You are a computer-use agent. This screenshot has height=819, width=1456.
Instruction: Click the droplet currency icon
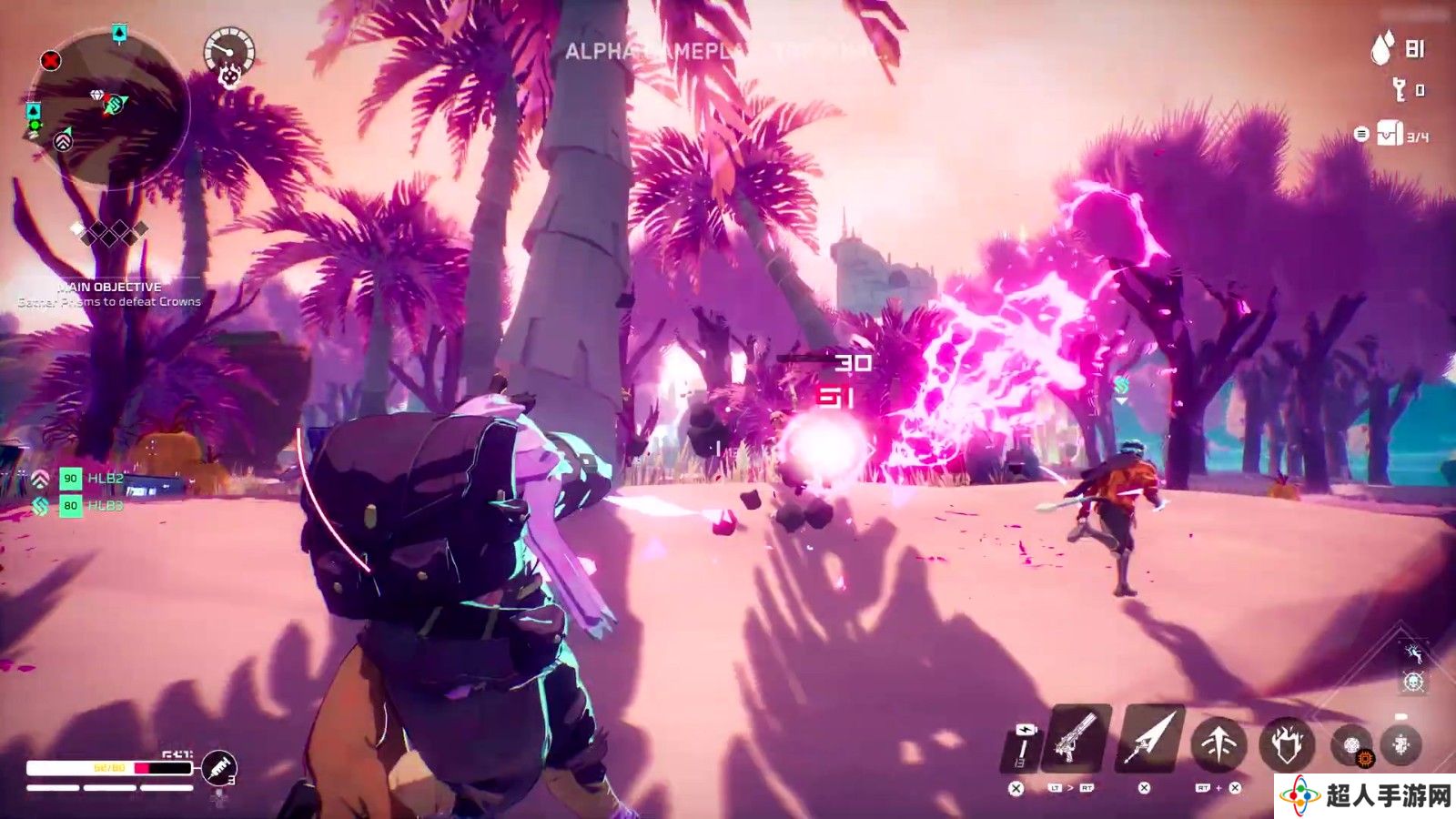1382,48
